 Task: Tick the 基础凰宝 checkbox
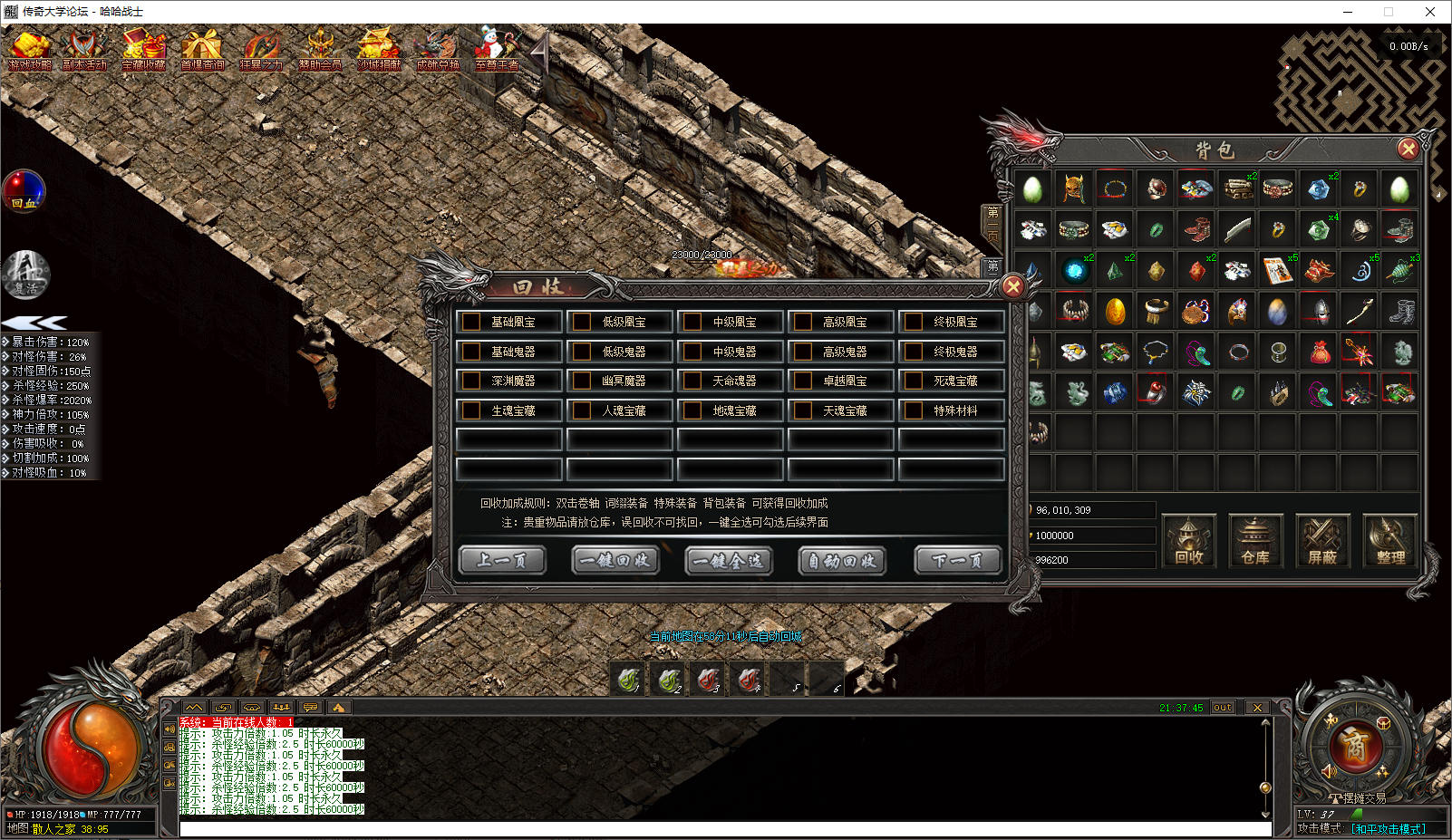(x=472, y=322)
